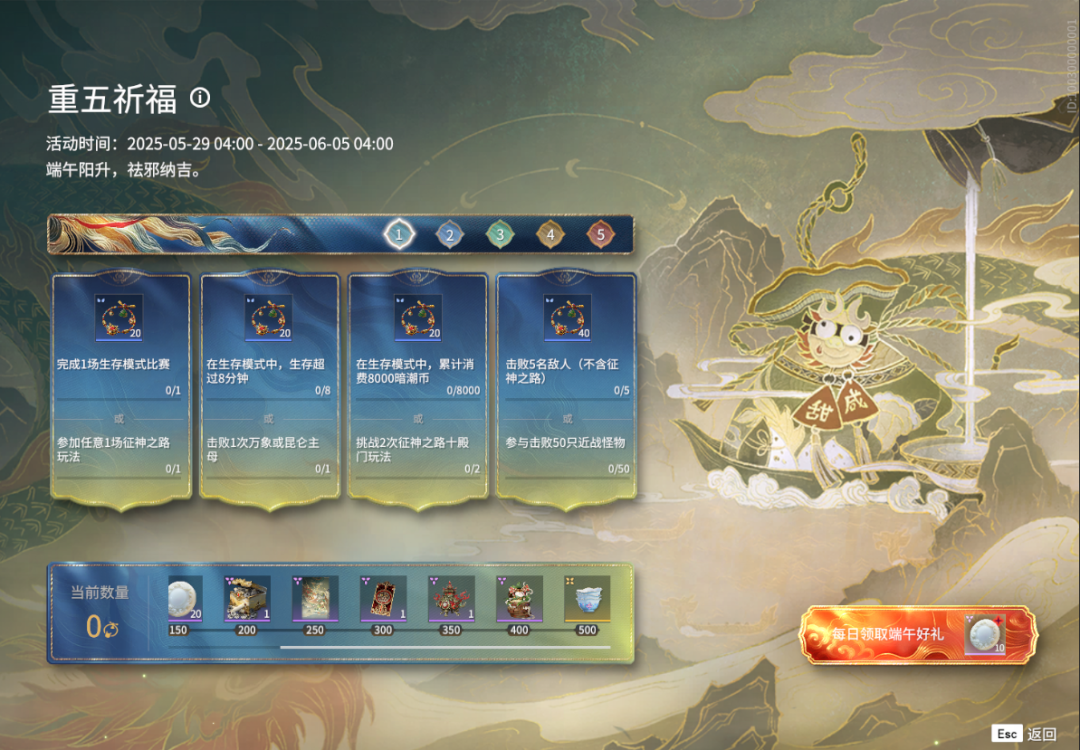Image resolution: width=1080 pixels, height=750 pixels.
Task: View the 250-point painting reward
Action: [314, 598]
